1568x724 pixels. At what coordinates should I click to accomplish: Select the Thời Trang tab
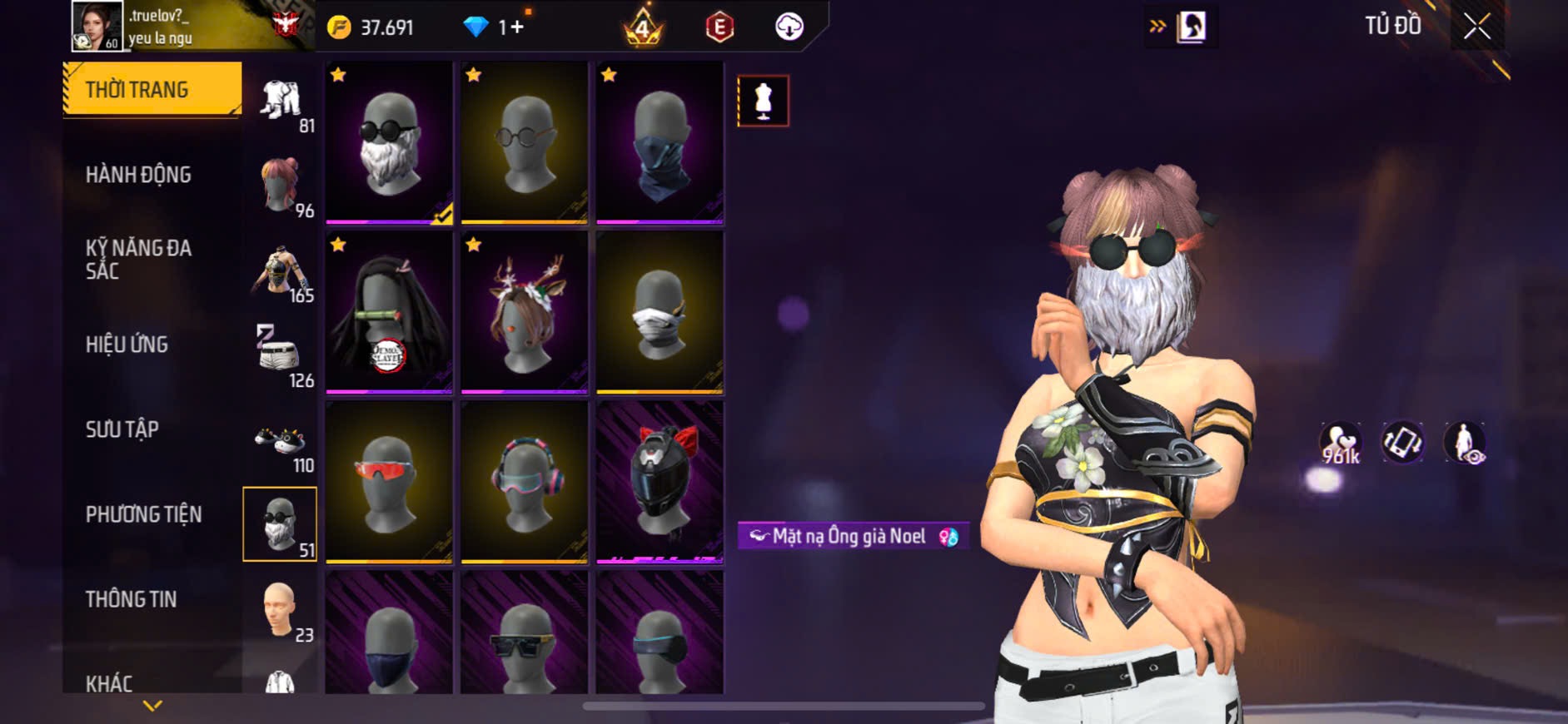[x=152, y=89]
